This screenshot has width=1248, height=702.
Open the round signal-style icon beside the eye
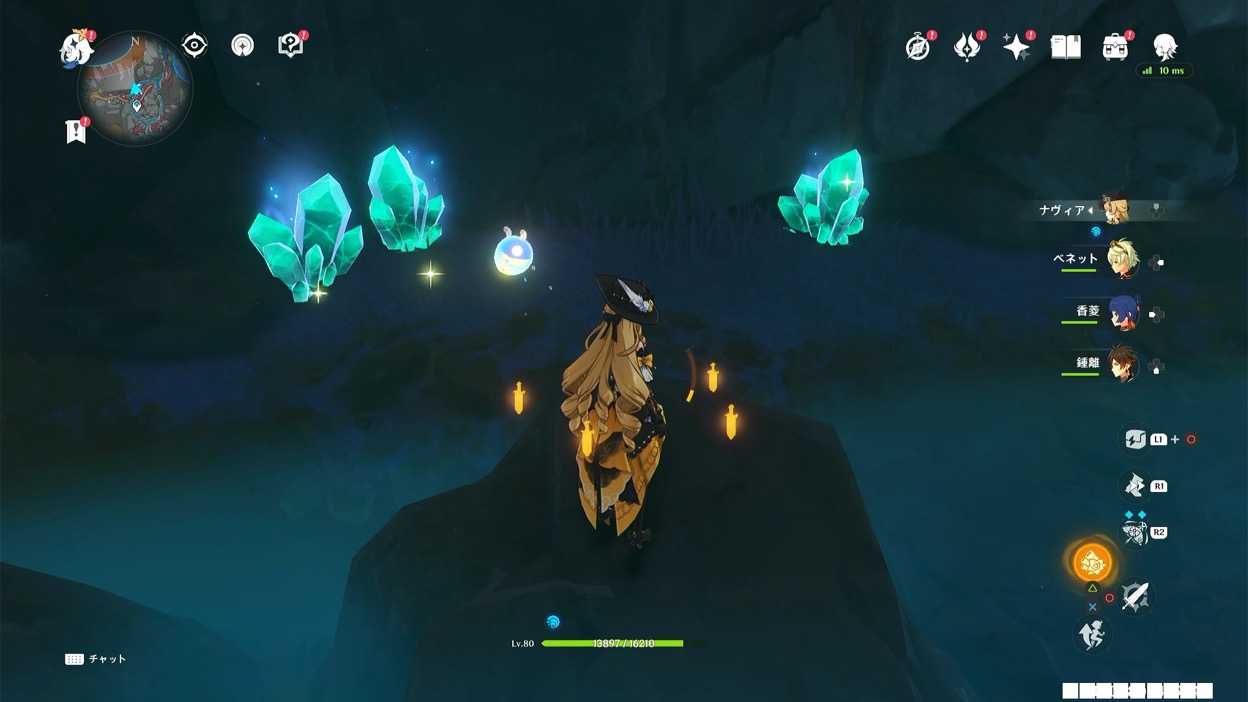click(x=242, y=45)
